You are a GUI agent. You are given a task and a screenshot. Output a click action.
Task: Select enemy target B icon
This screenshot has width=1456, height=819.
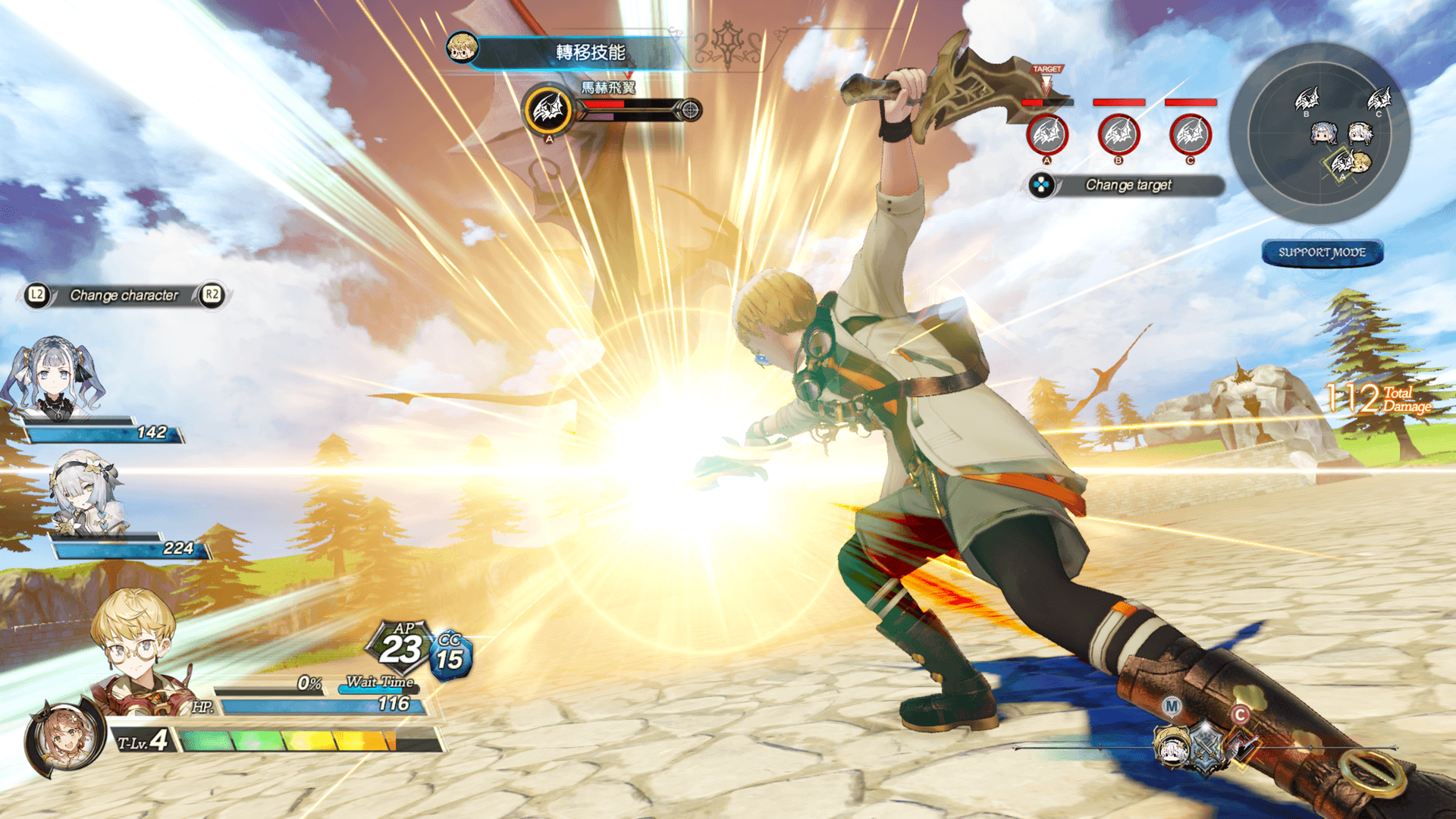1119,135
